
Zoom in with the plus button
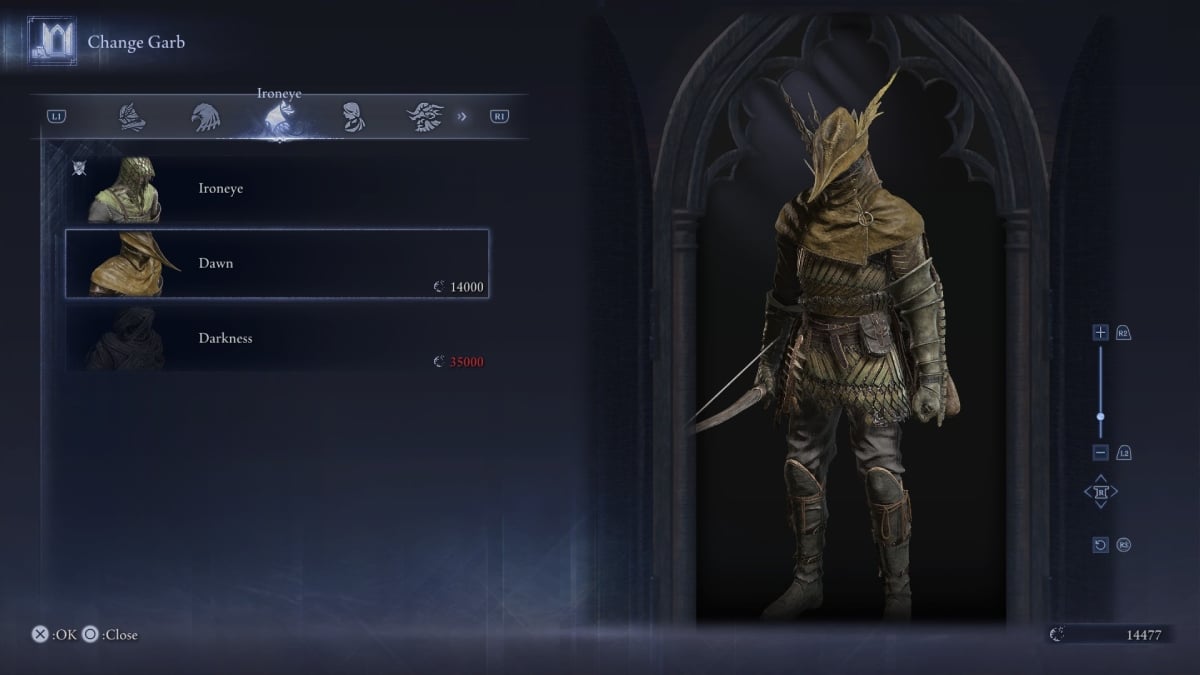point(1101,332)
